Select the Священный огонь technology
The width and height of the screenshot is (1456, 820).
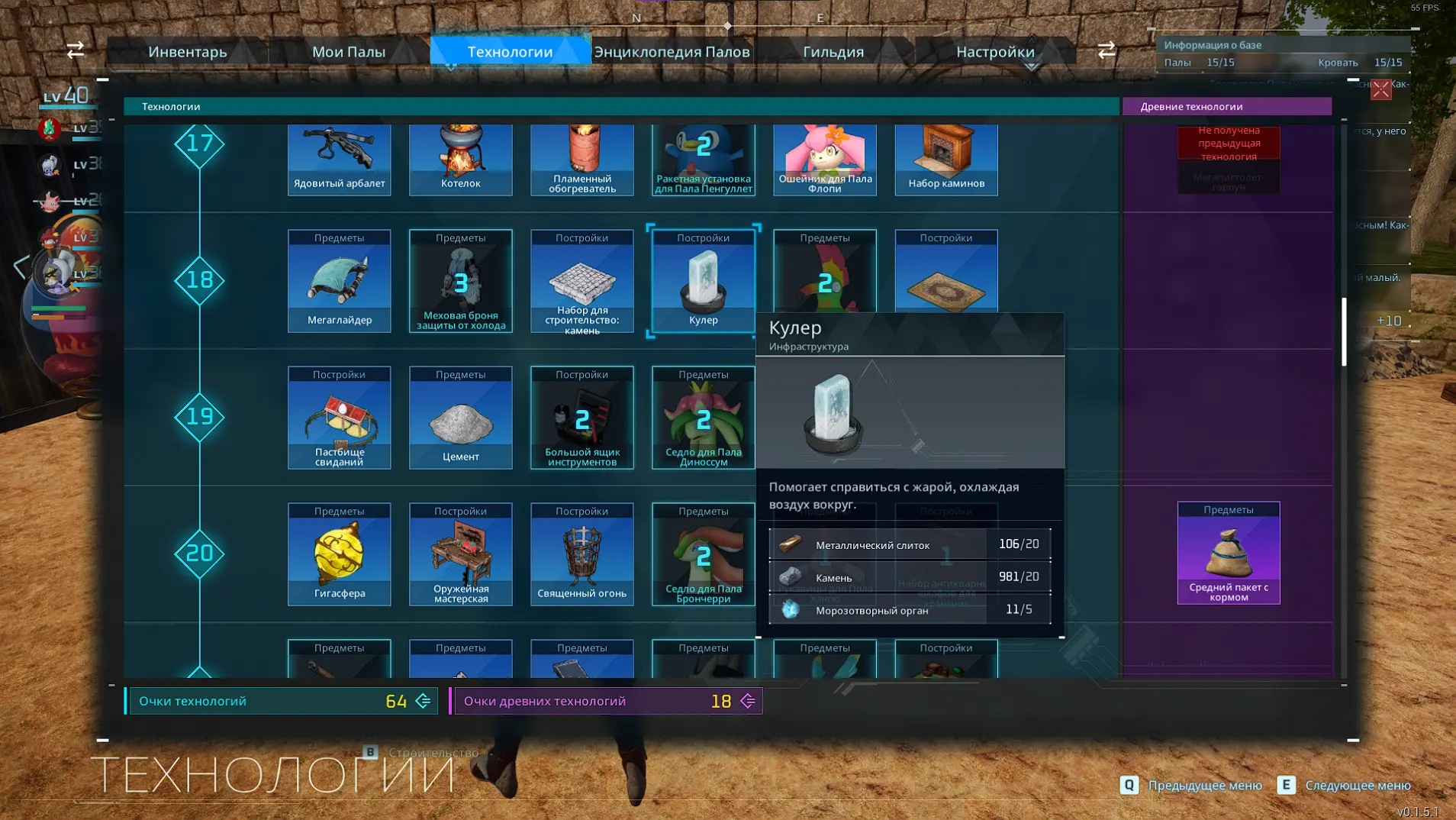point(582,554)
